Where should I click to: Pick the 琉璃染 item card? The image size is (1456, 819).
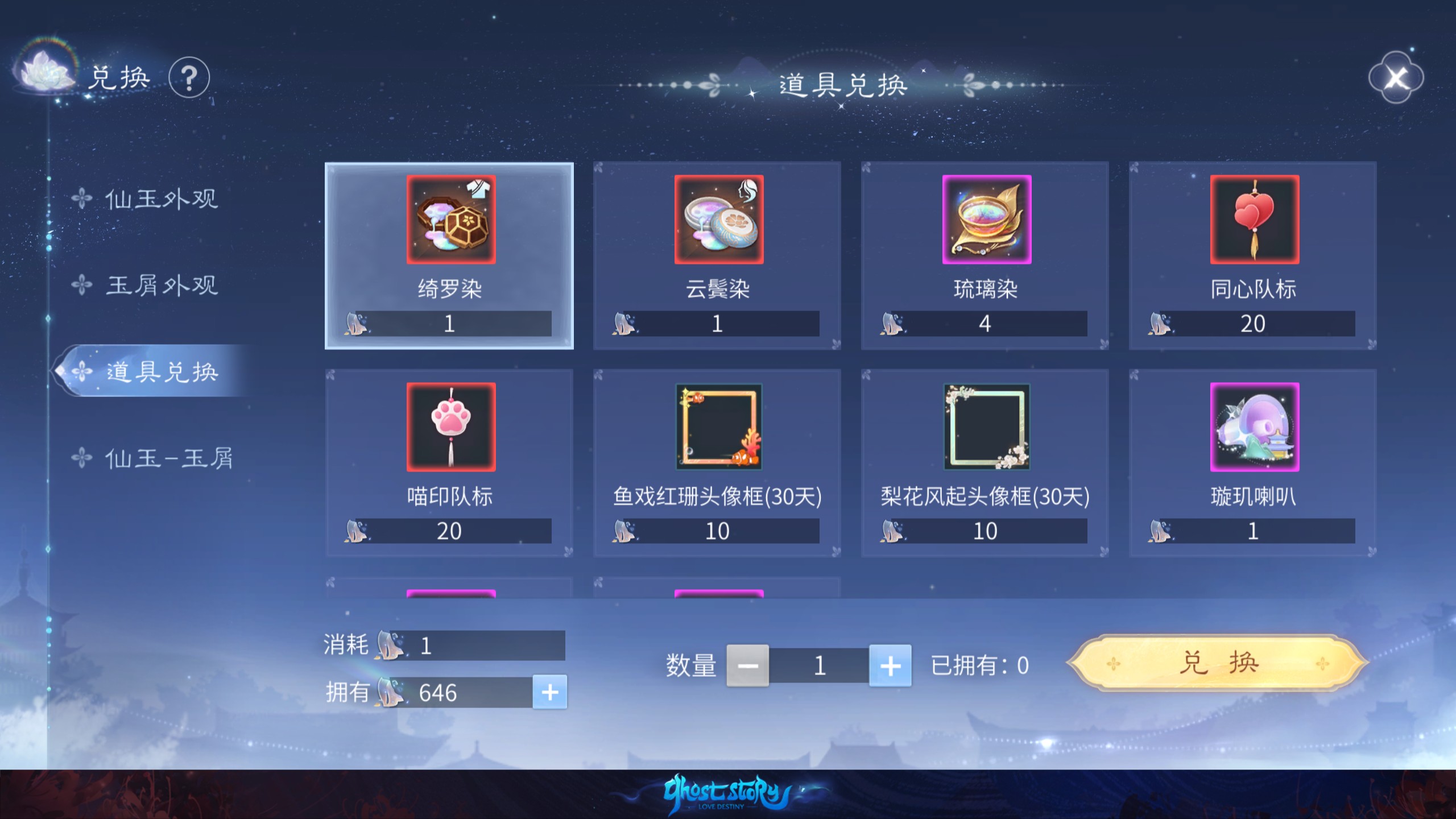[985, 256]
